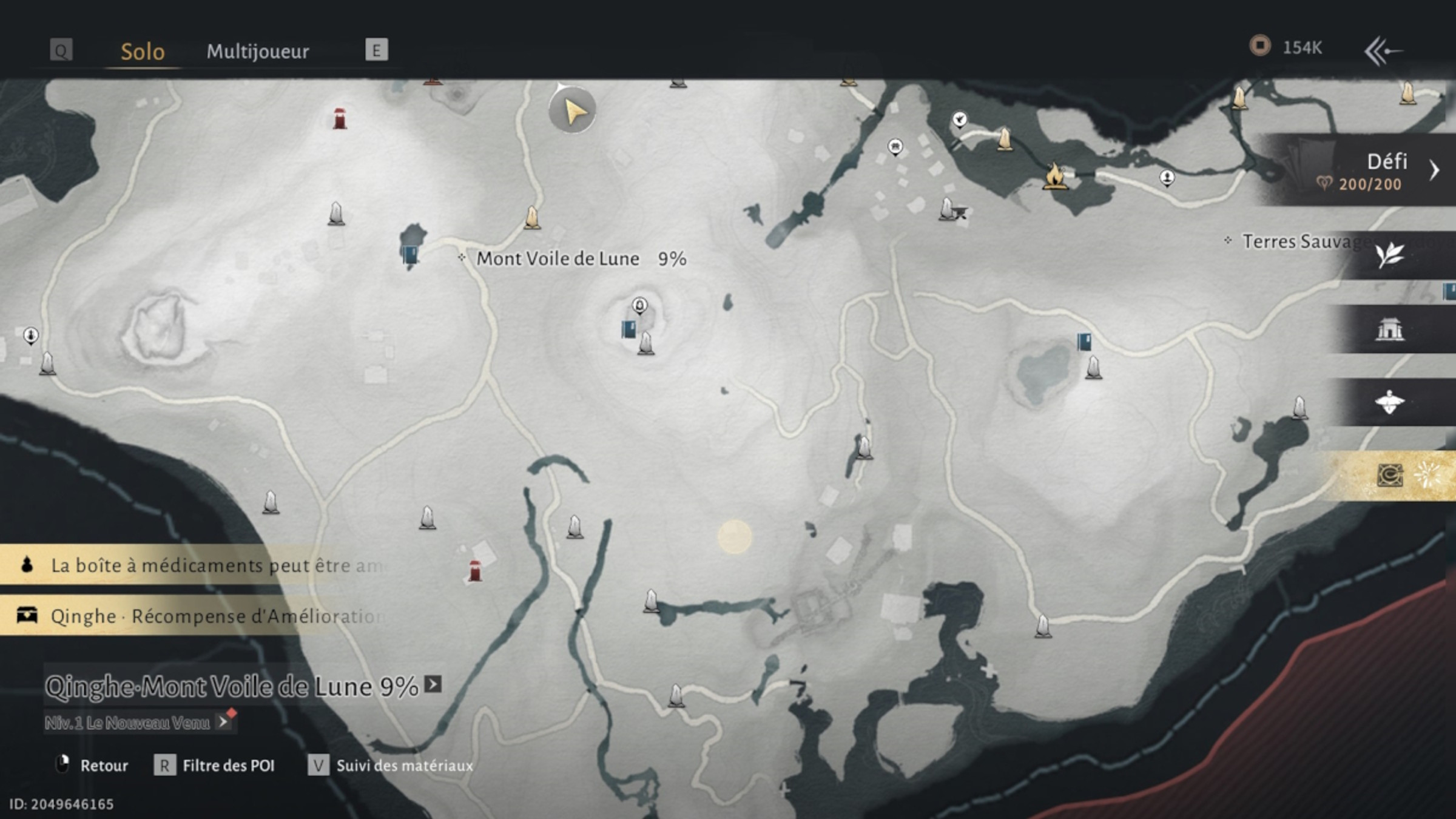This screenshot has width=1456, height=819.
Task: Expand Qinghe Mont Voile de Lune details
Action: click(433, 685)
